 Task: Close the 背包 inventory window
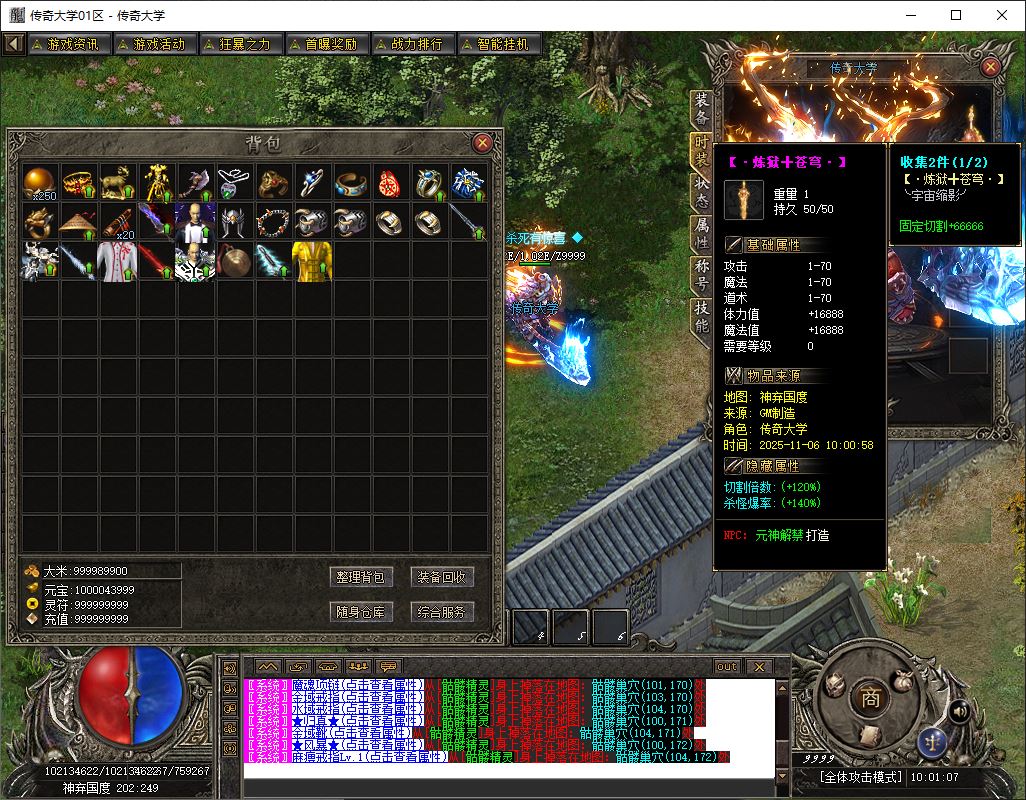click(x=482, y=143)
